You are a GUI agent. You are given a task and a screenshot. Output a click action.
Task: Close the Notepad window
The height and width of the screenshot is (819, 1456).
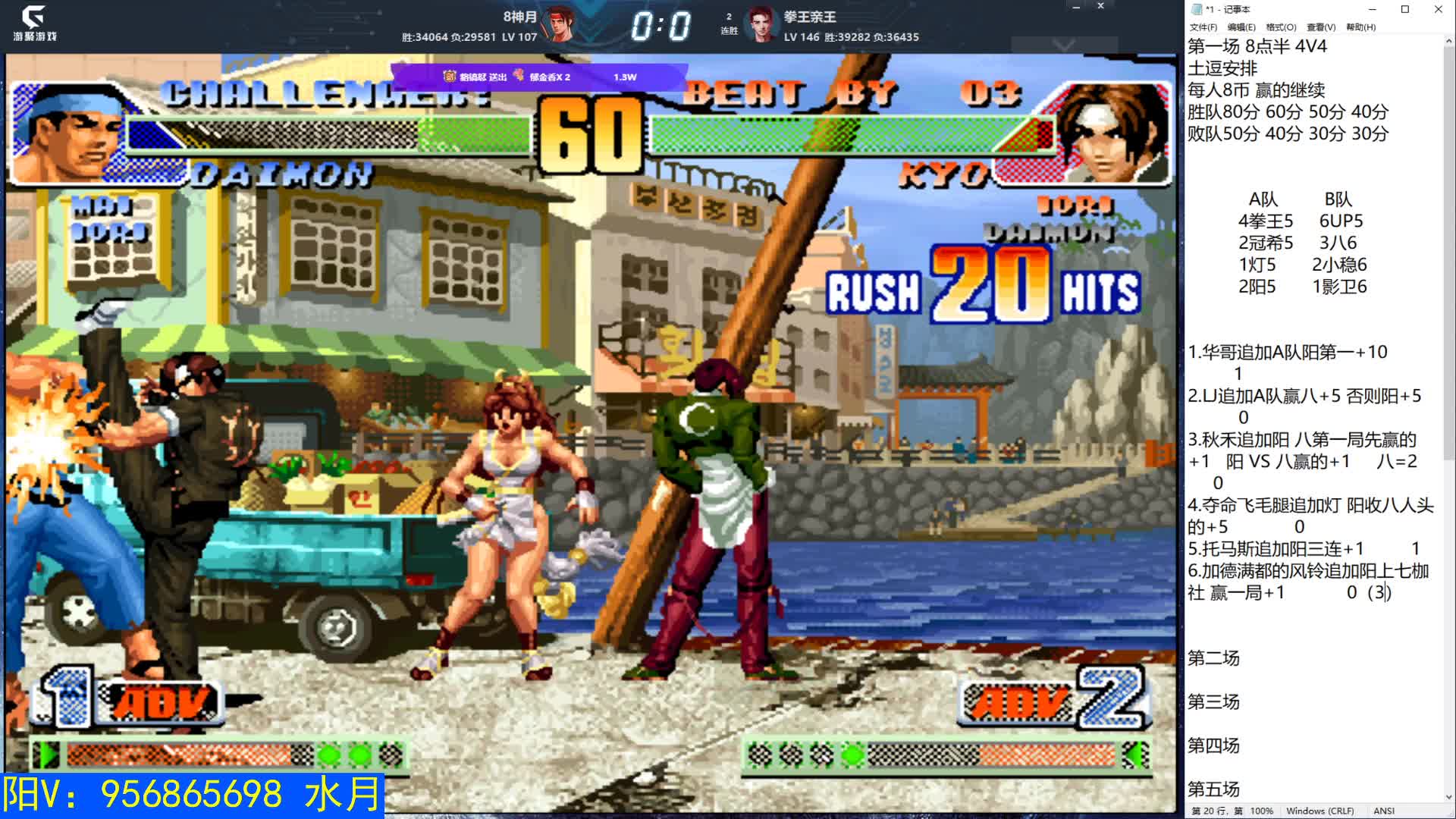(1438, 9)
